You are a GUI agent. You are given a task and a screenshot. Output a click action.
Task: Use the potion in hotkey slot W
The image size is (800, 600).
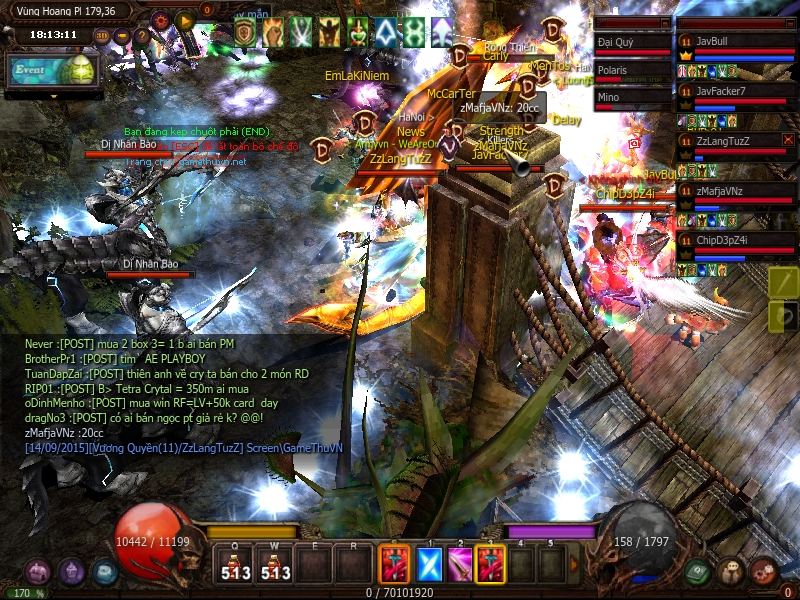pyautogui.click(x=274, y=566)
